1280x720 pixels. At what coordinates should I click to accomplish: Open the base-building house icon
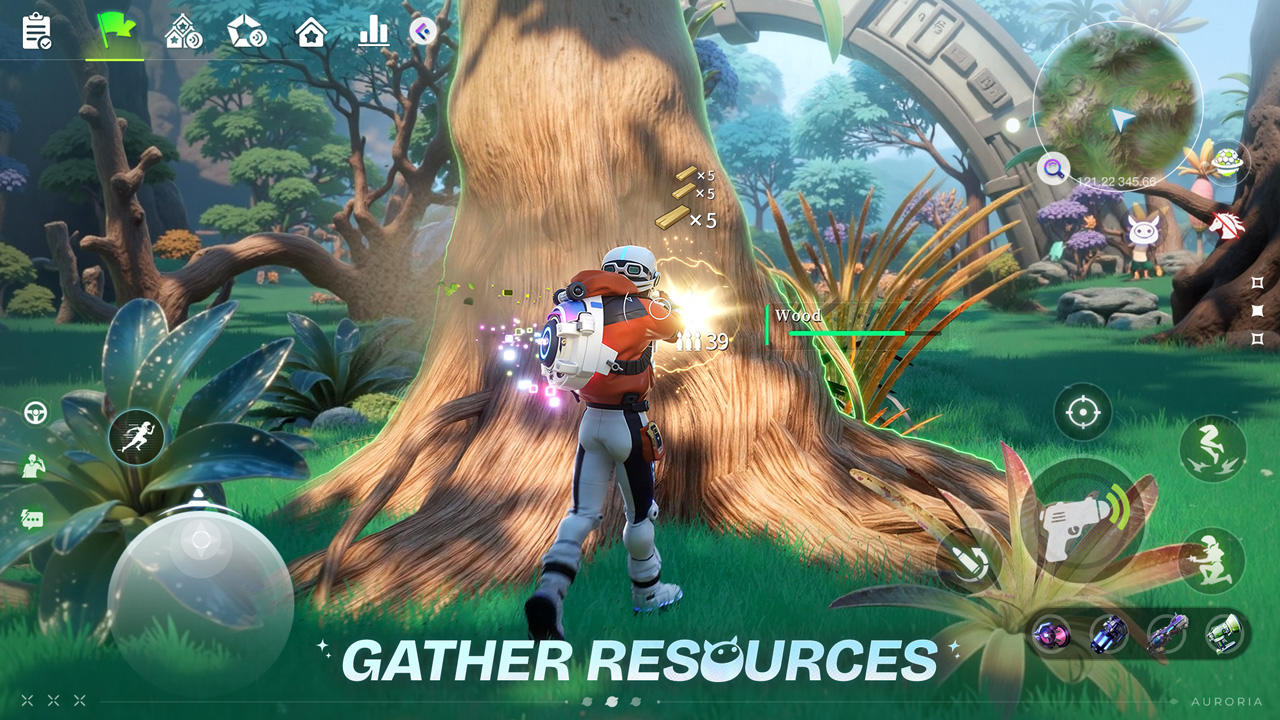coord(180,30)
